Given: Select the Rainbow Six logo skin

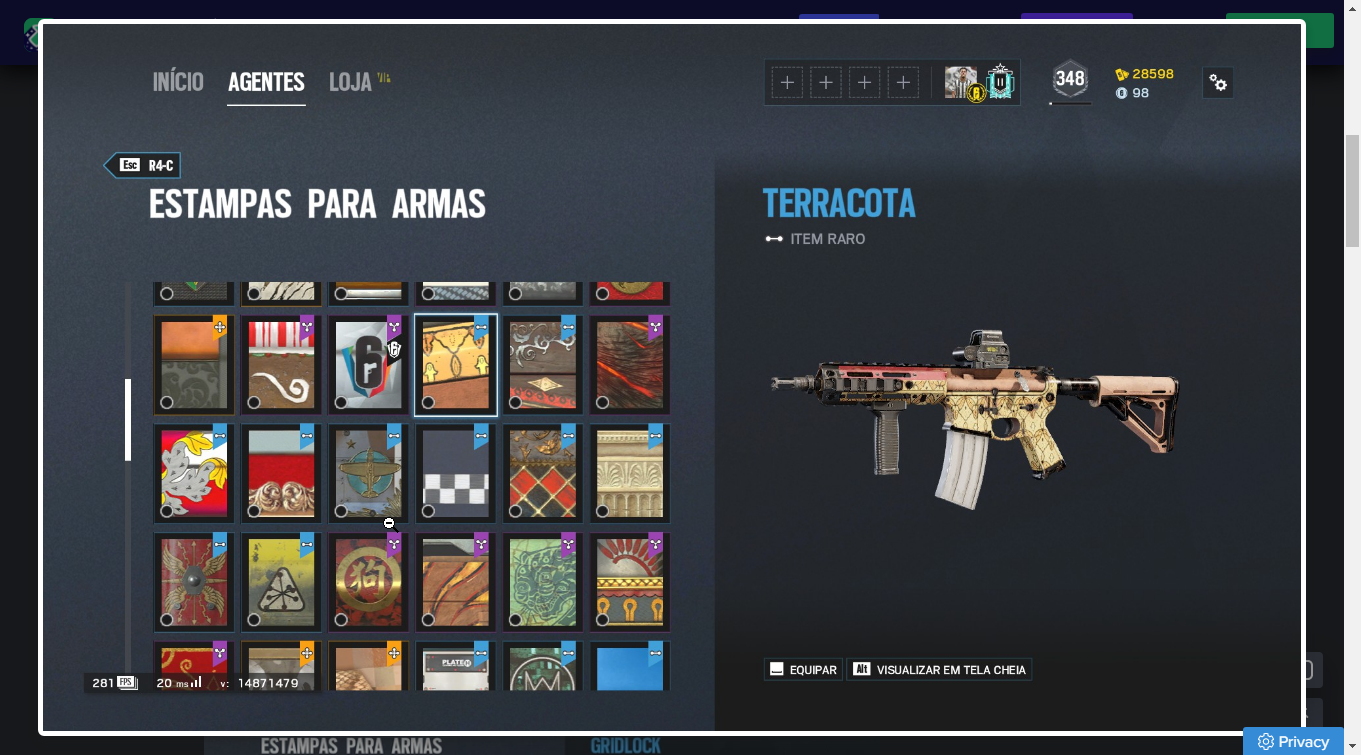Looking at the screenshot, I should [x=367, y=364].
